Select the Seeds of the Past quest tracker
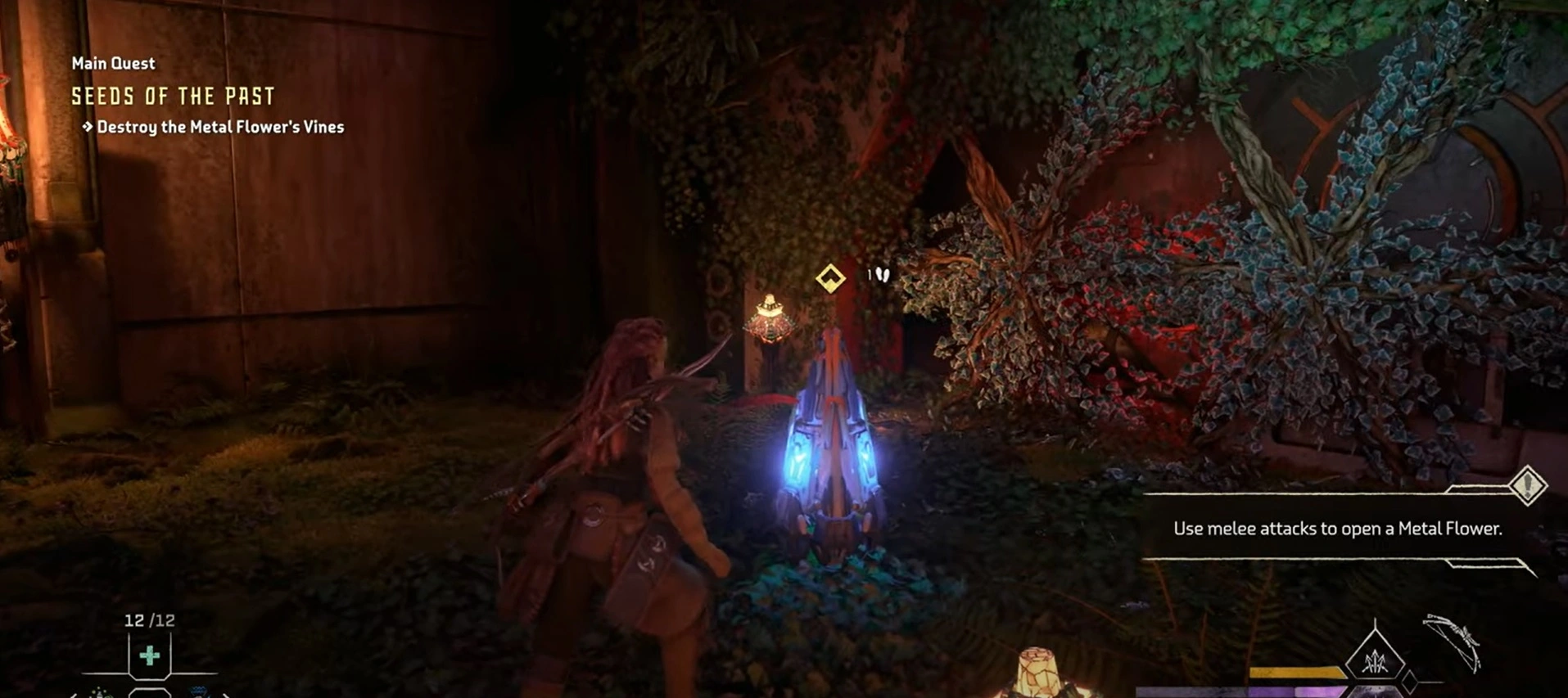Viewport: 1568px width, 698px height. point(173,97)
